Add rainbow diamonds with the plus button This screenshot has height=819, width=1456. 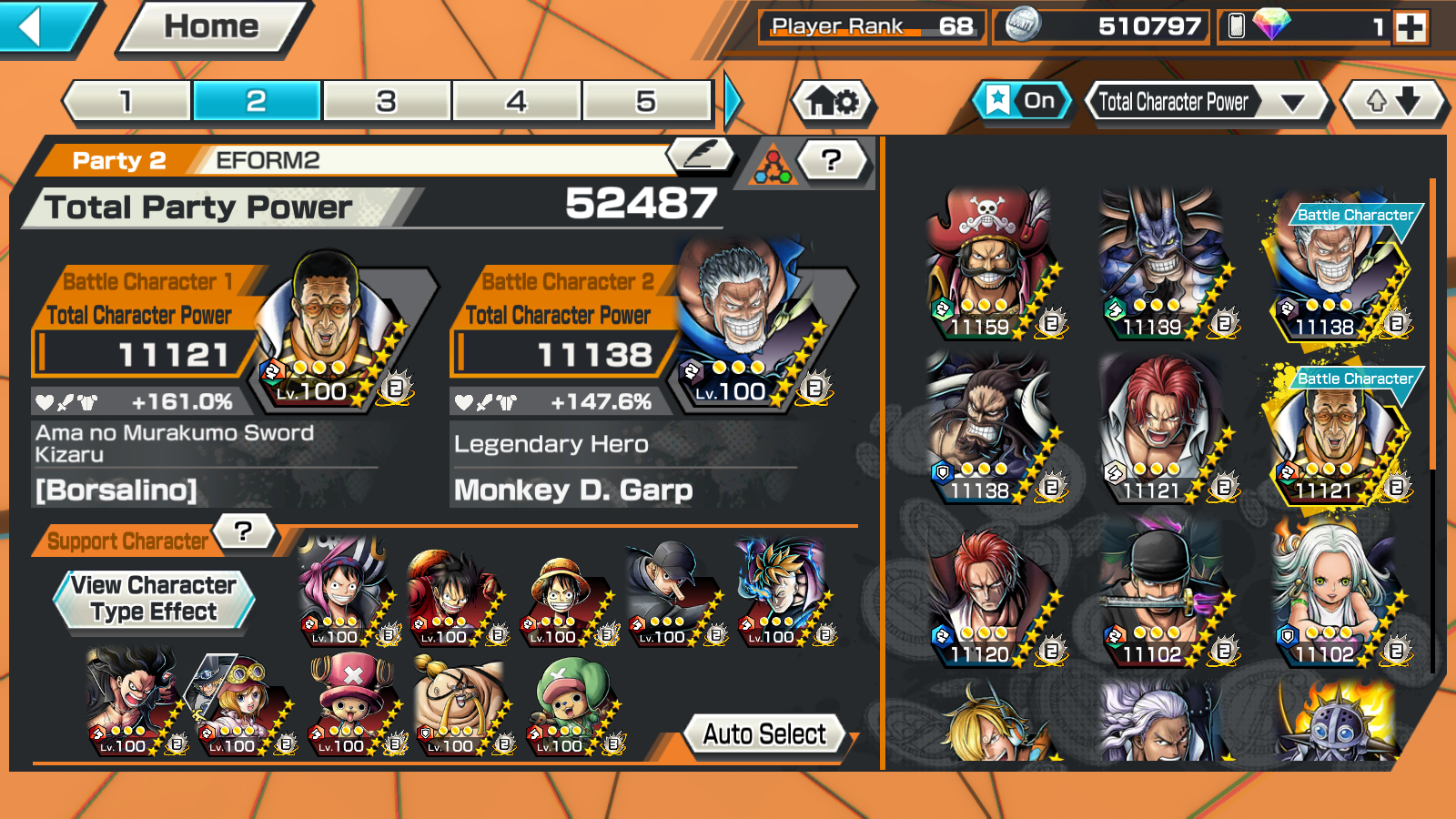(1410, 27)
